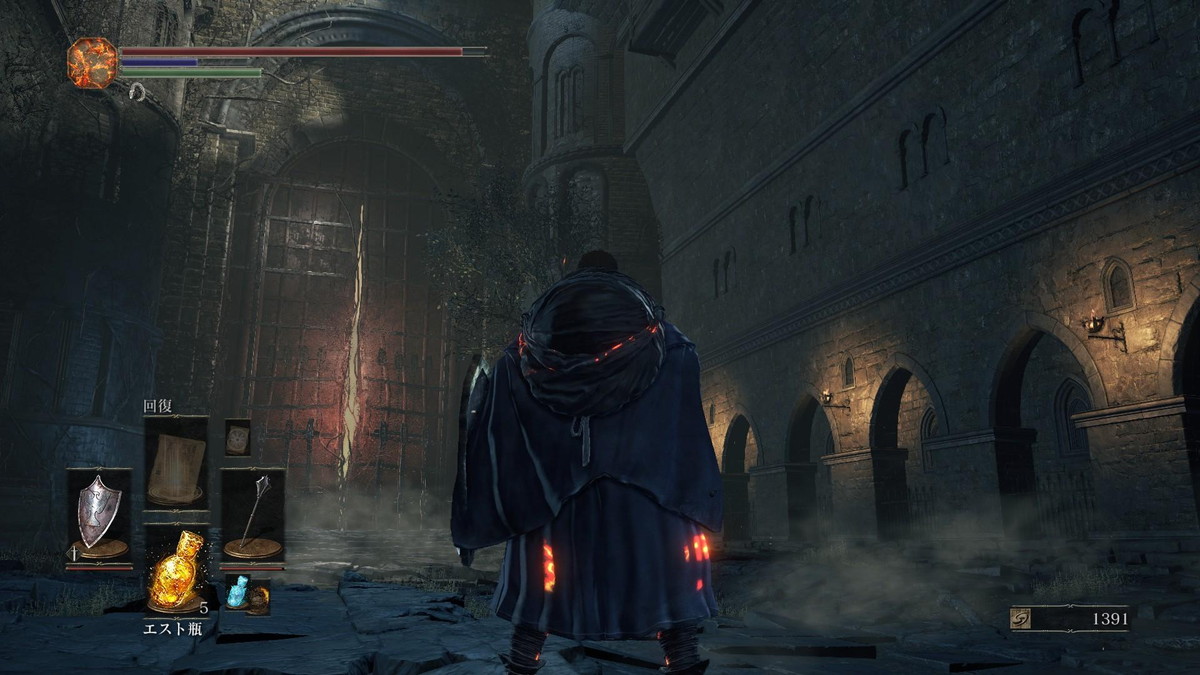Select the blue Ashen Estus Flask icon

coord(236,592)
